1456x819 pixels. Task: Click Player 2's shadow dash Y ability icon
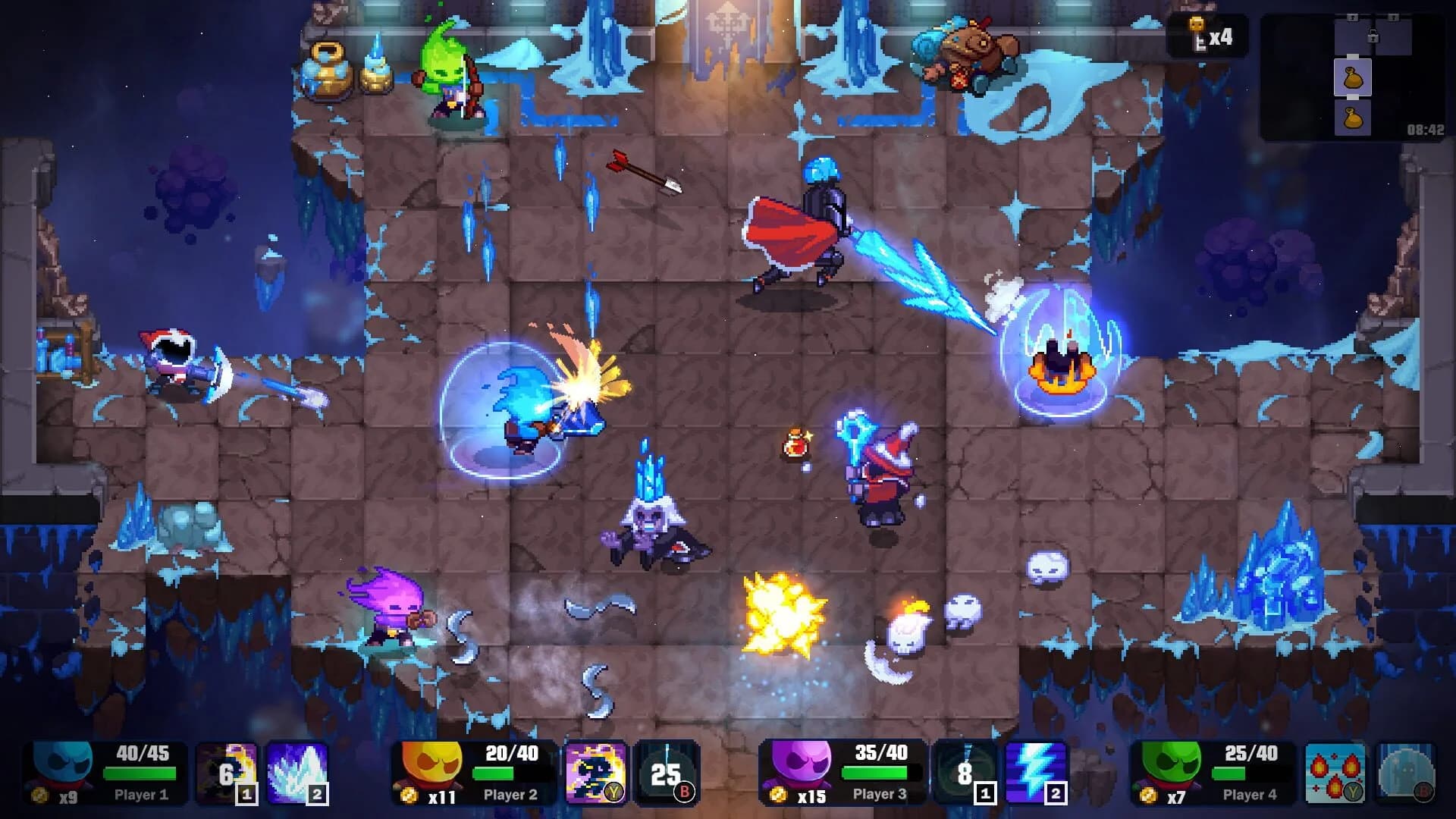(596, 773)
